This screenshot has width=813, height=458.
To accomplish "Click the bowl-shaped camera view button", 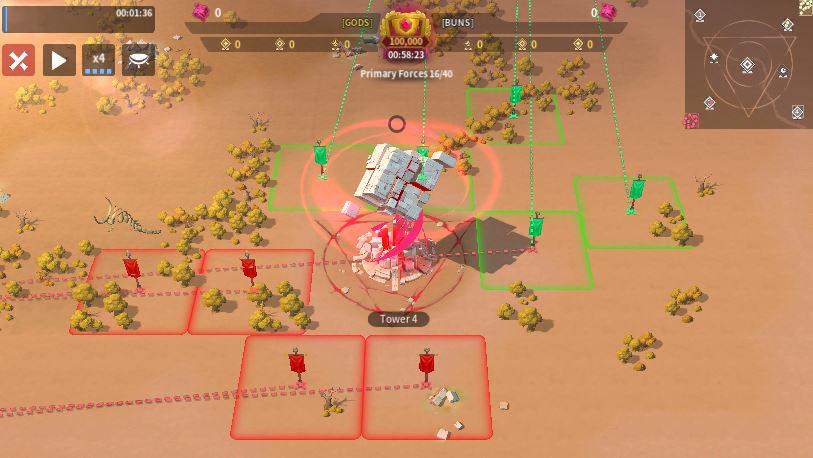I will [x=139, y=60].
